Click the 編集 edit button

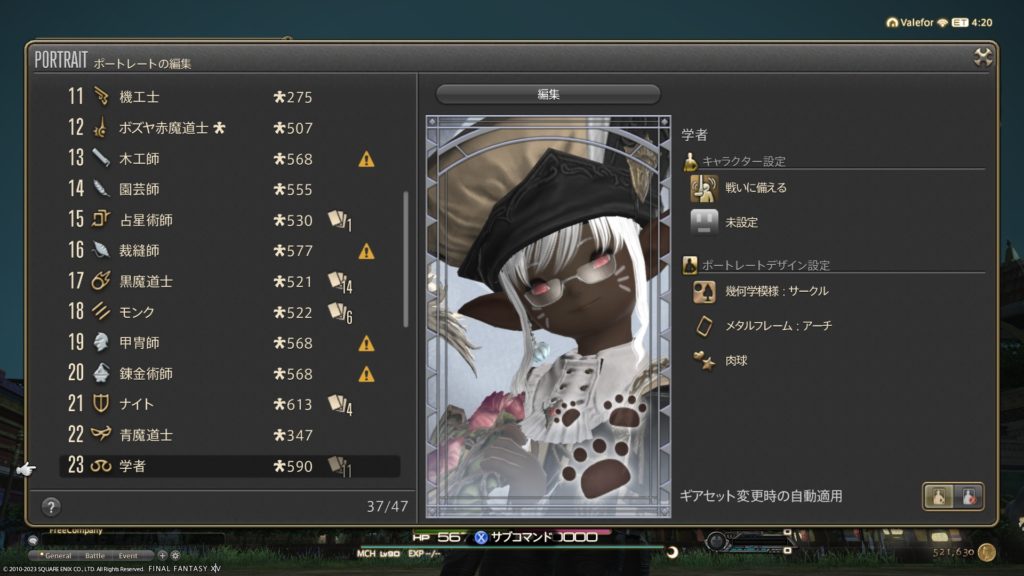[x=548, y=94]
